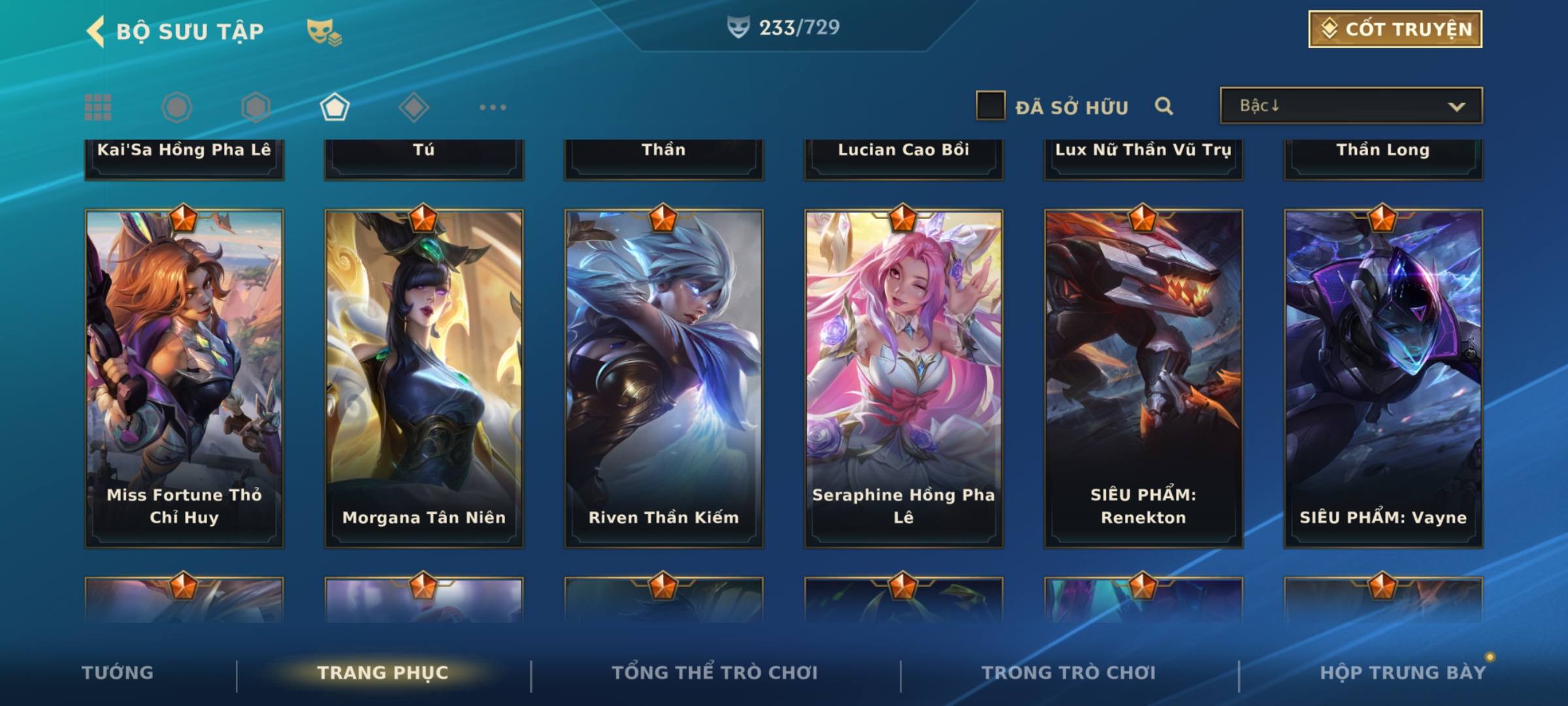Select the Miss Fortune Thỏ Chỉ Huy skin

click(x=184, y=378)
